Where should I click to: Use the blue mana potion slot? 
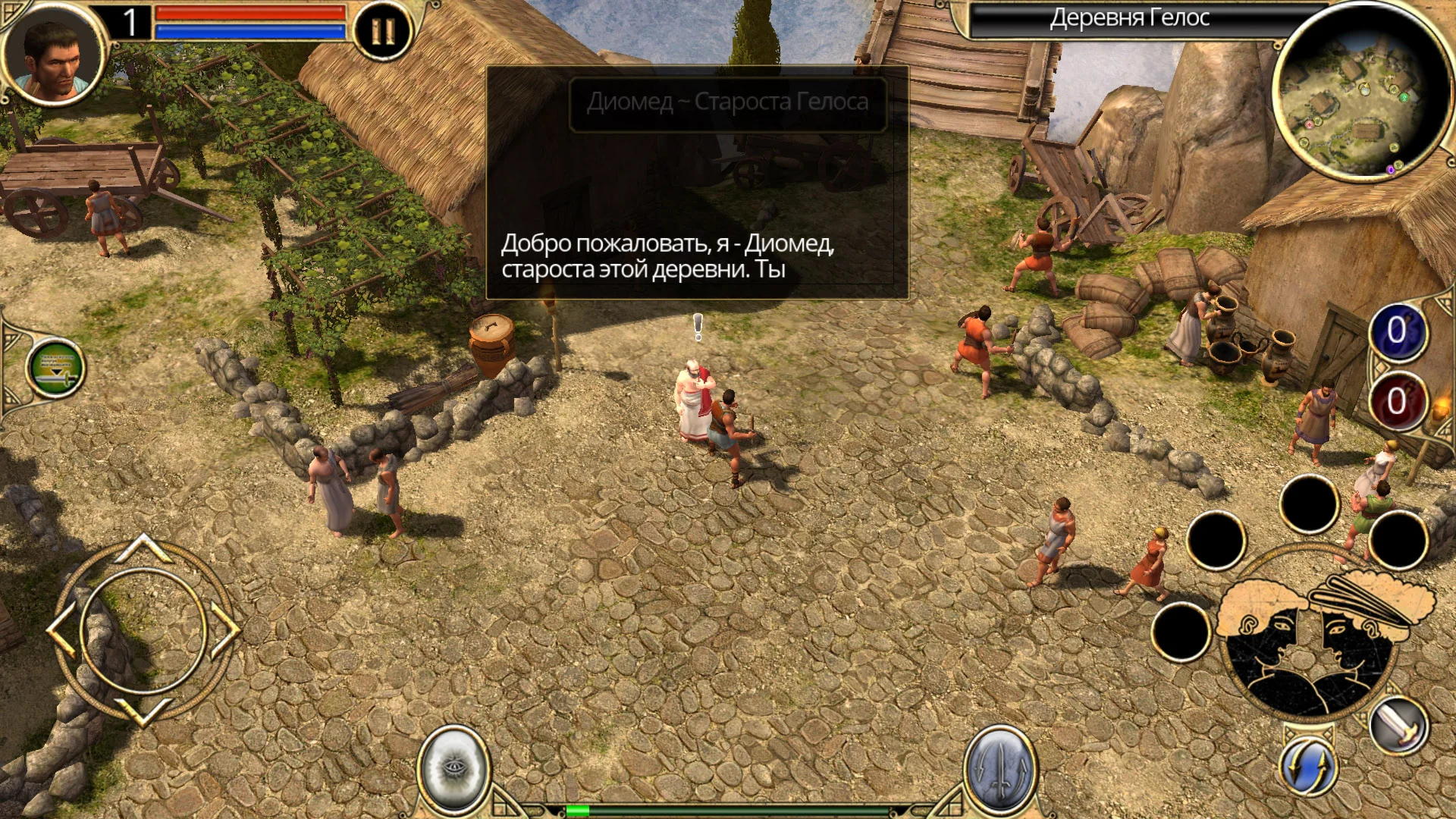1397,333
